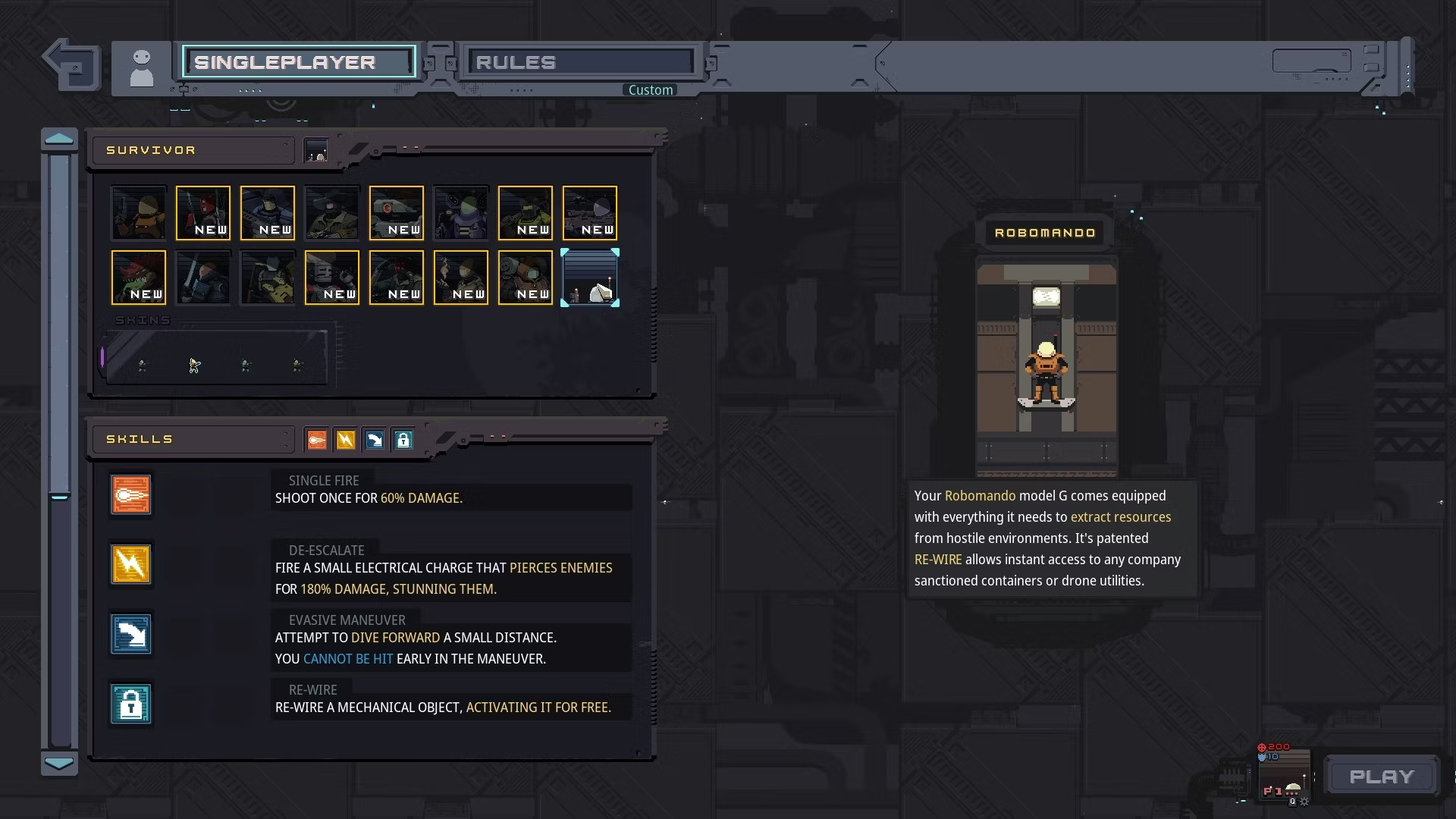Choose the HAN-D robot survivor portrait

tap(397, 213)
